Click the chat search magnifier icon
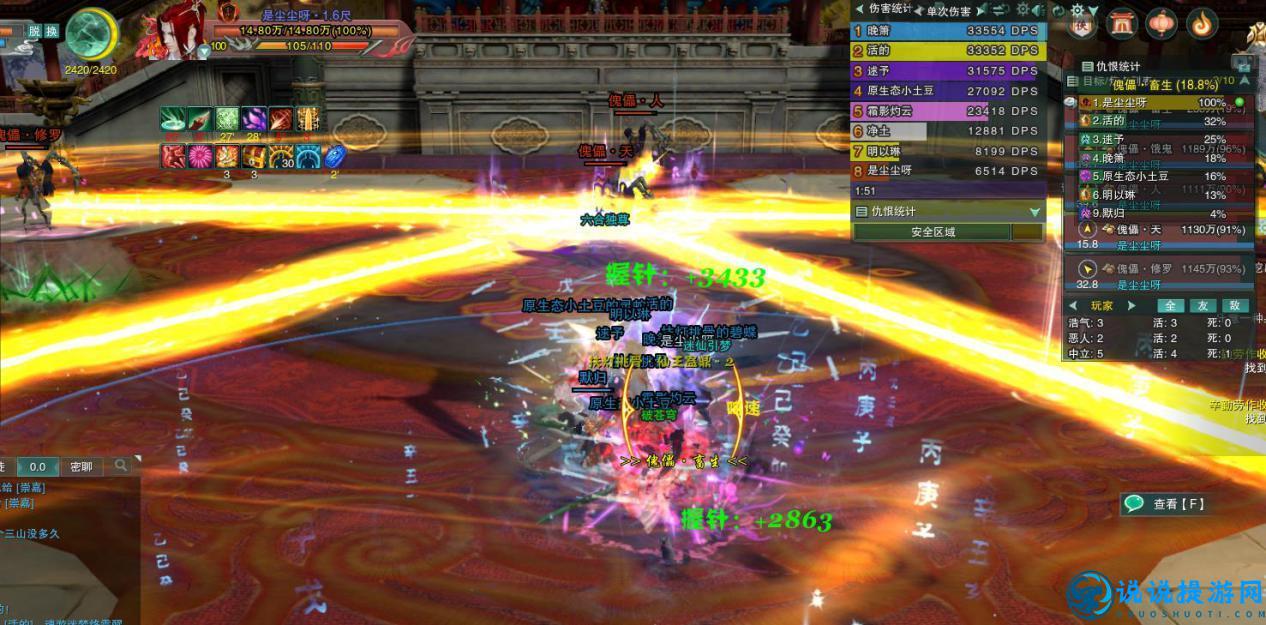 121,466
